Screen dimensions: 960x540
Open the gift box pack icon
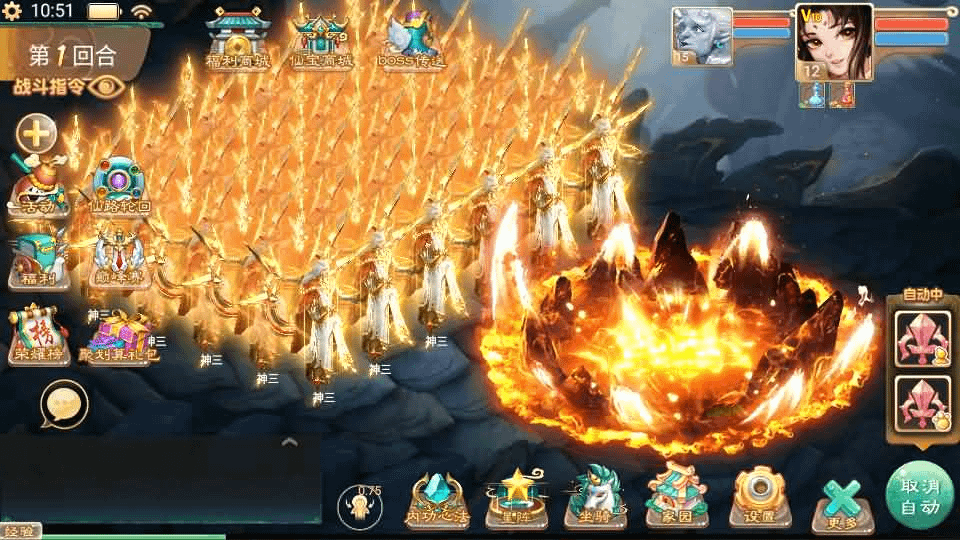[118, 333]
